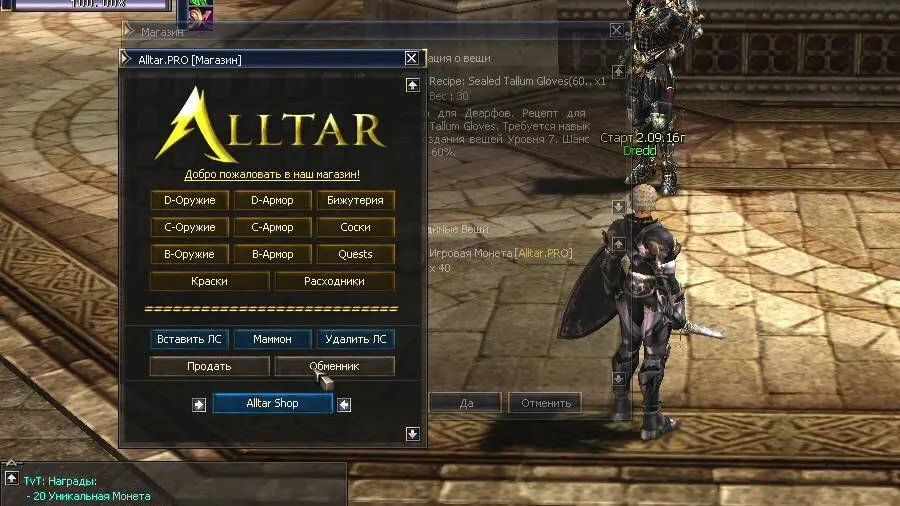Open the Маммон services option
Viewport: 900px width, 506px height.
pos(272,339)
